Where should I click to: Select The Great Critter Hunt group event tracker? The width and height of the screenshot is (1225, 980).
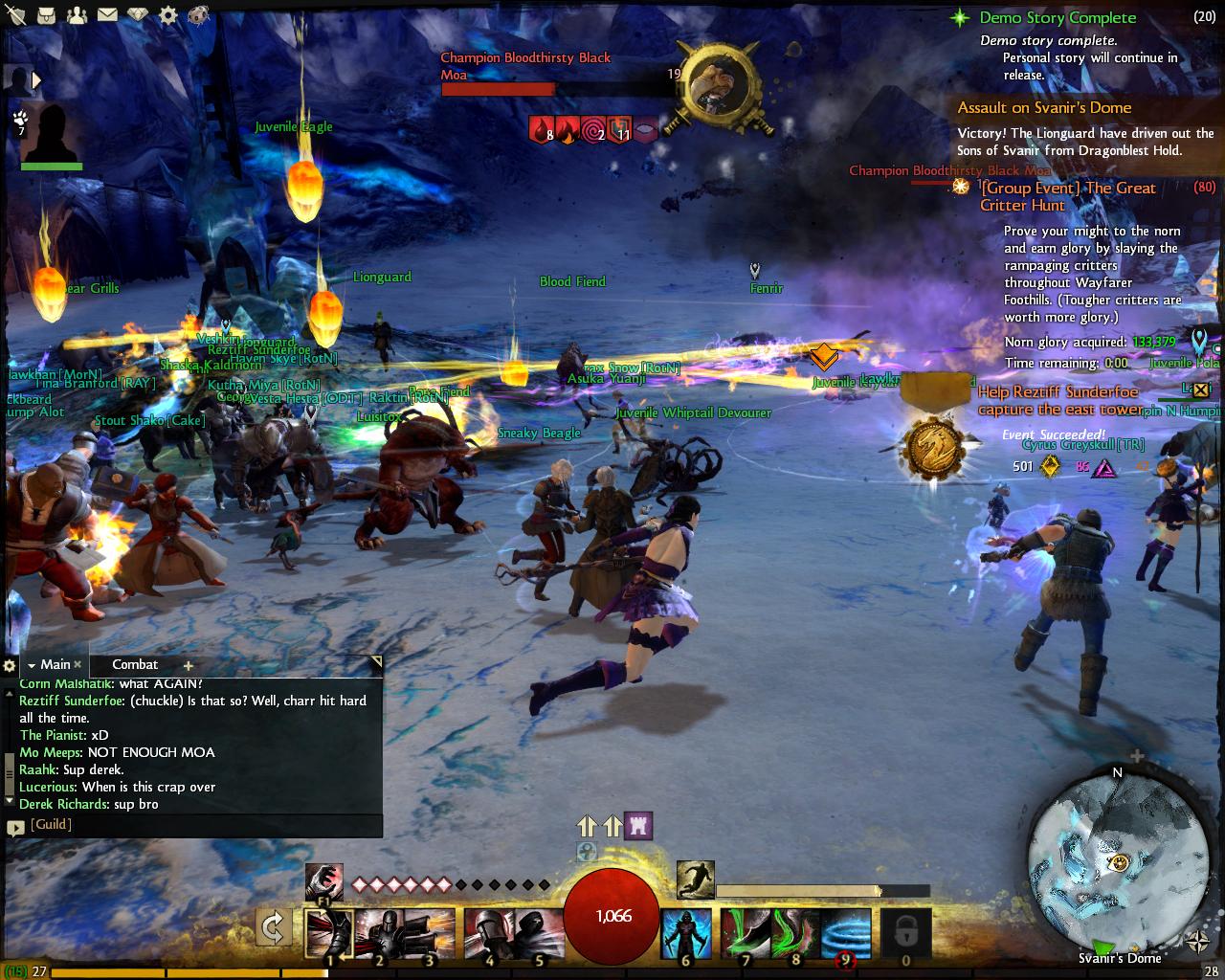(1067, 196)
